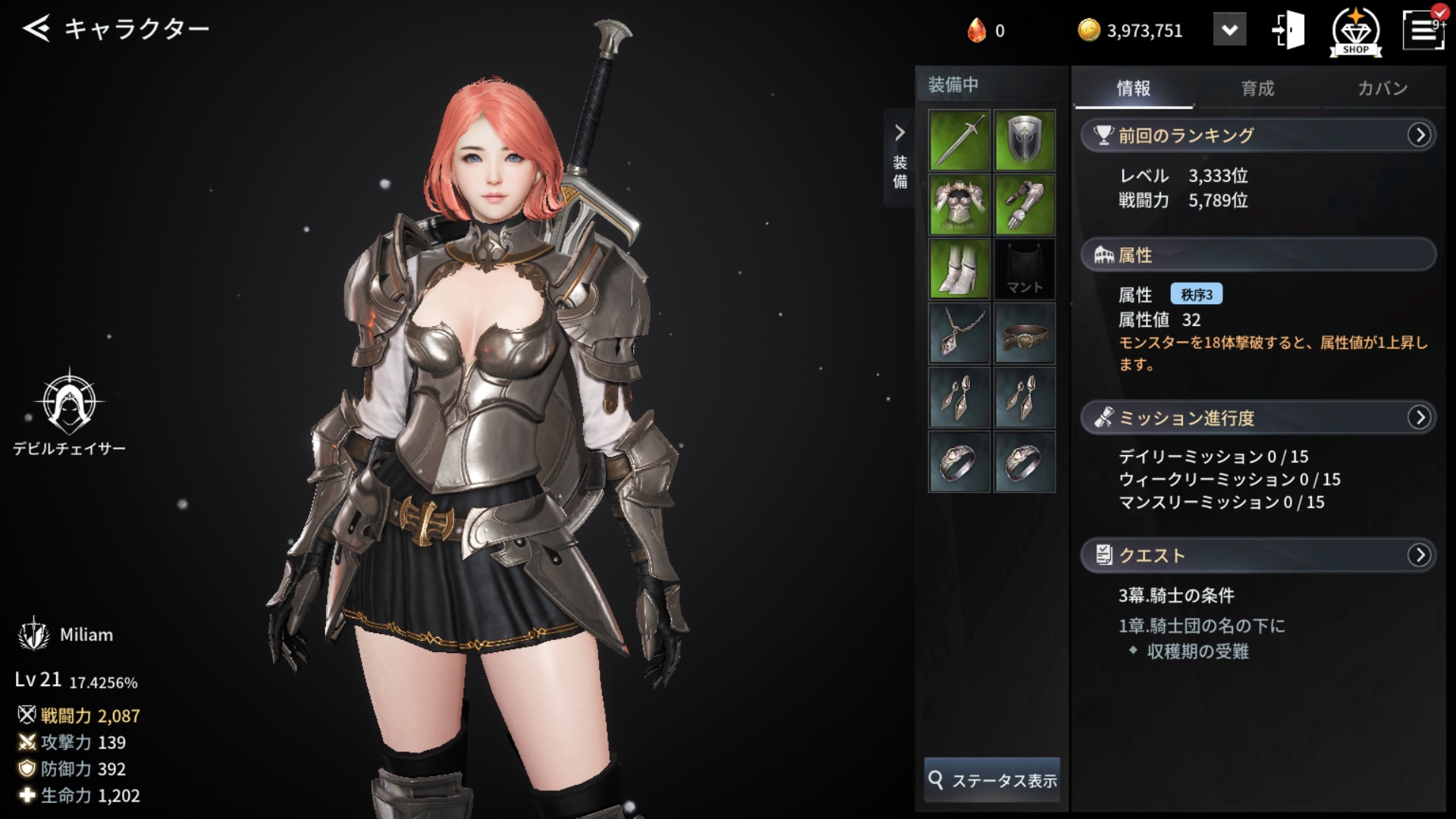Go back using the arrow beside キャラクター

tap(36, 29)
